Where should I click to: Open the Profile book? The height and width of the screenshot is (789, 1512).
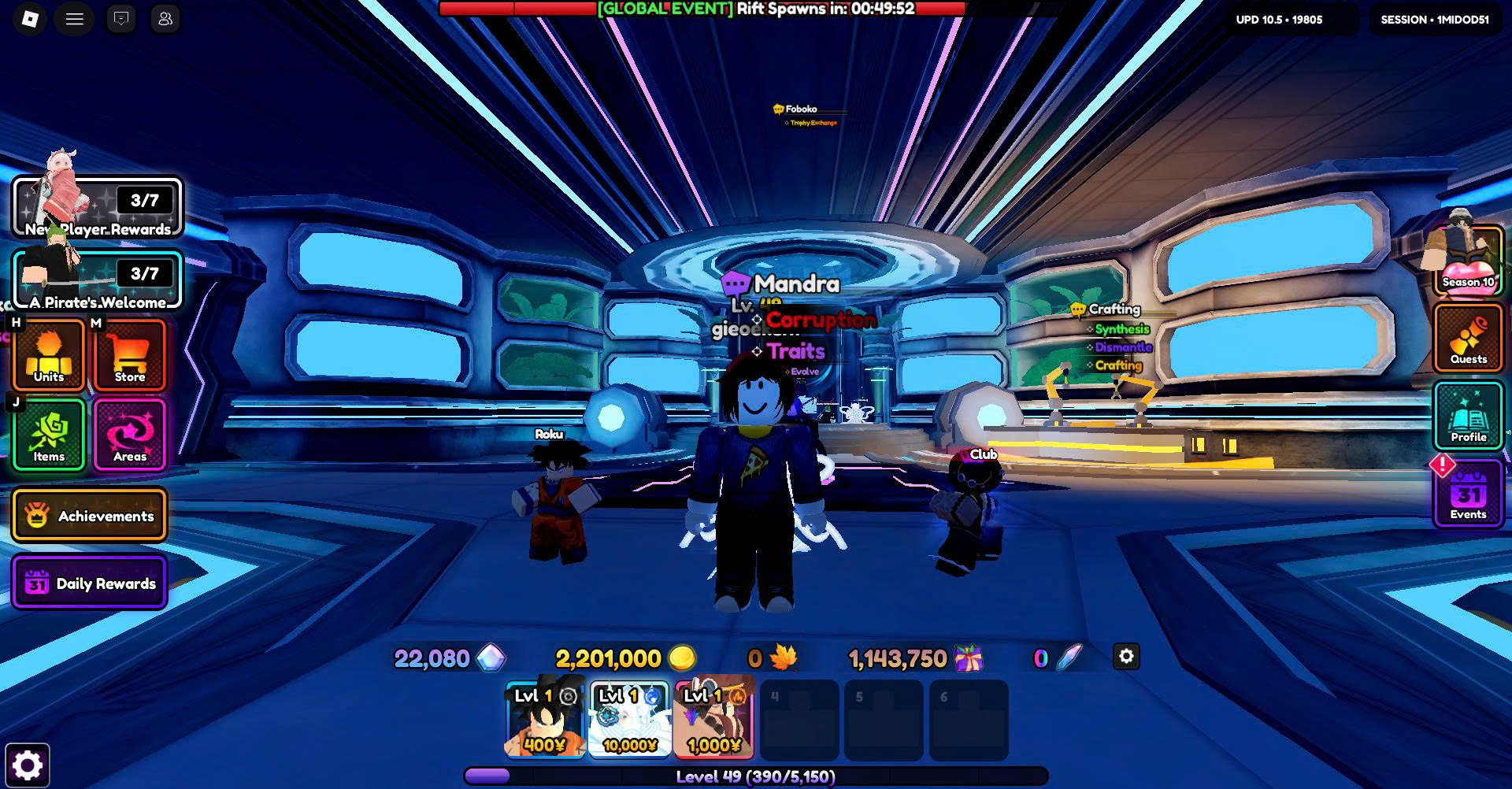coord(1468,416)
